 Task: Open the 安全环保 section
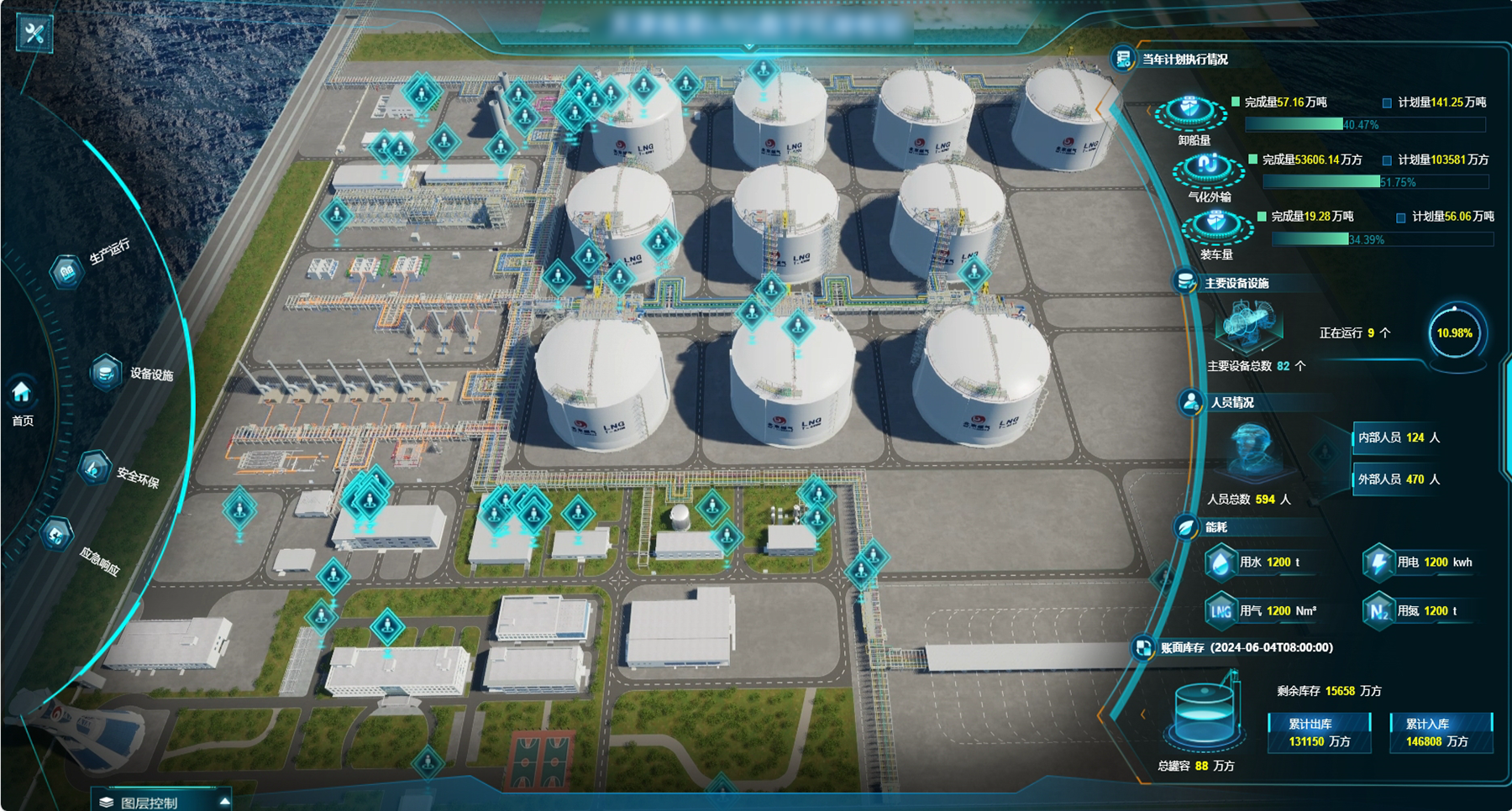(x=95, y=468)
